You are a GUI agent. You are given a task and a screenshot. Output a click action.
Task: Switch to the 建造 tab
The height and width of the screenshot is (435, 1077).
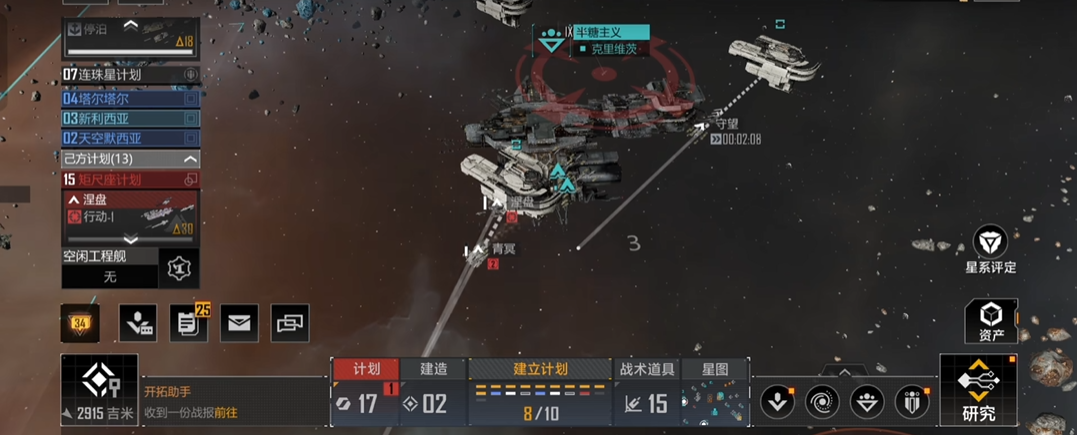(433, 369)
